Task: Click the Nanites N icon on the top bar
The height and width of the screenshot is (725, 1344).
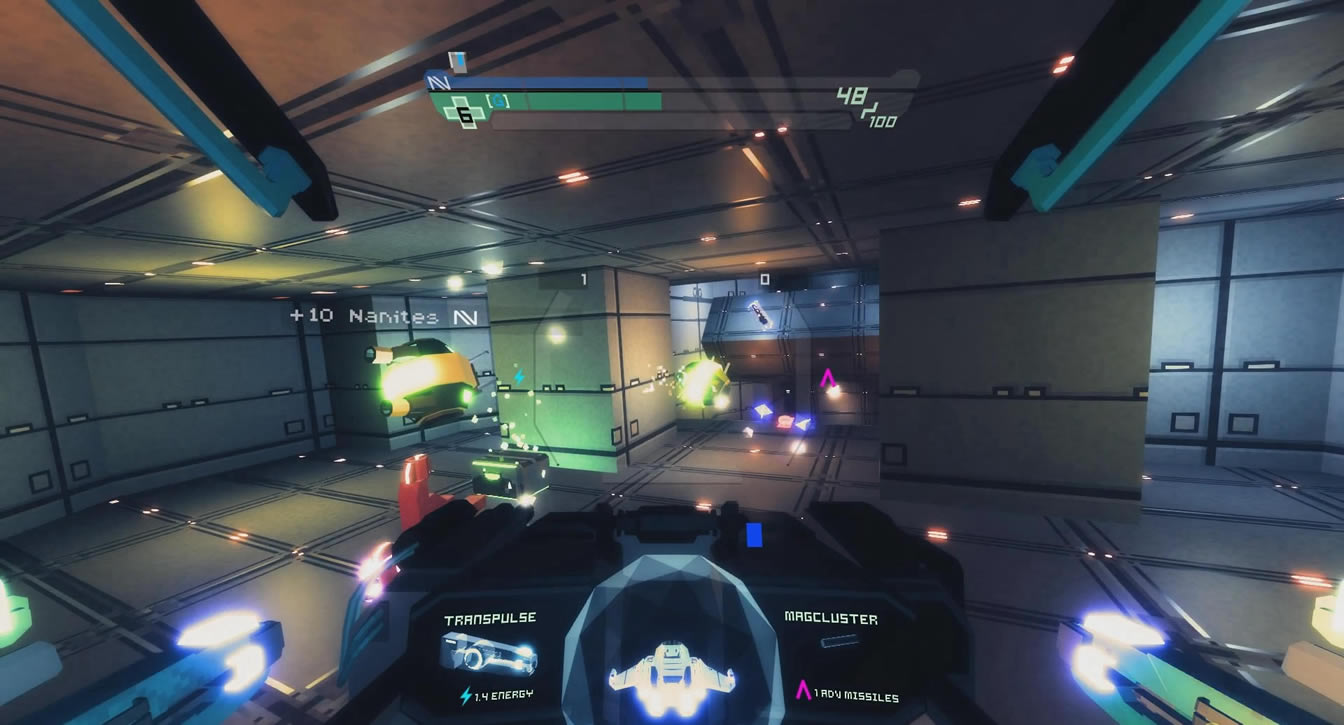Action: pyautogui.click(x=436, y=82)
